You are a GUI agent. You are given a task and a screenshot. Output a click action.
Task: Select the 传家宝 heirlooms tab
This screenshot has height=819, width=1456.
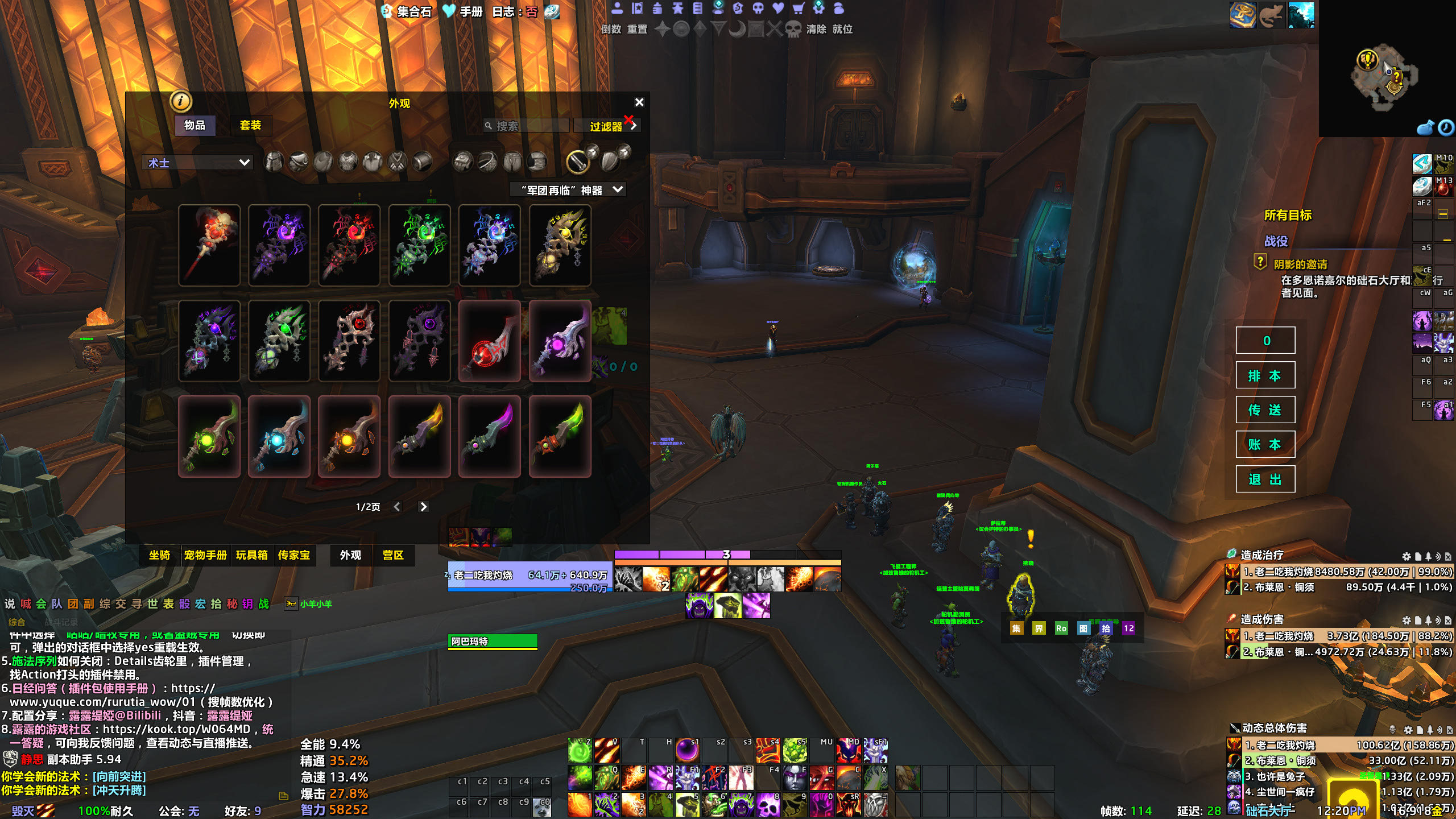pyautogui.click(x=293, y=555)
